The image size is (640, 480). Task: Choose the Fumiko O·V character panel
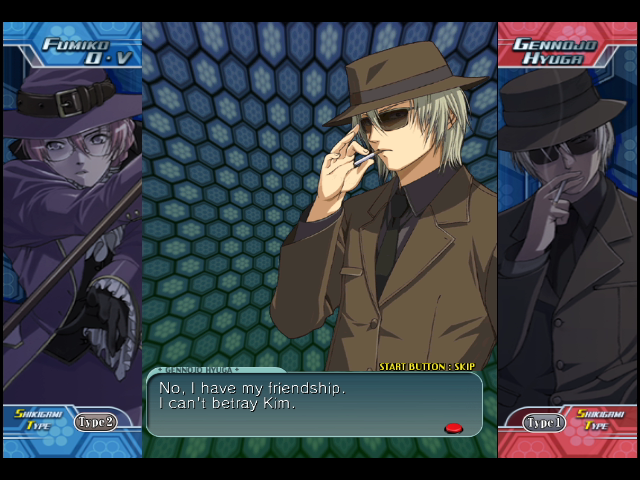[x=72, y=230]
